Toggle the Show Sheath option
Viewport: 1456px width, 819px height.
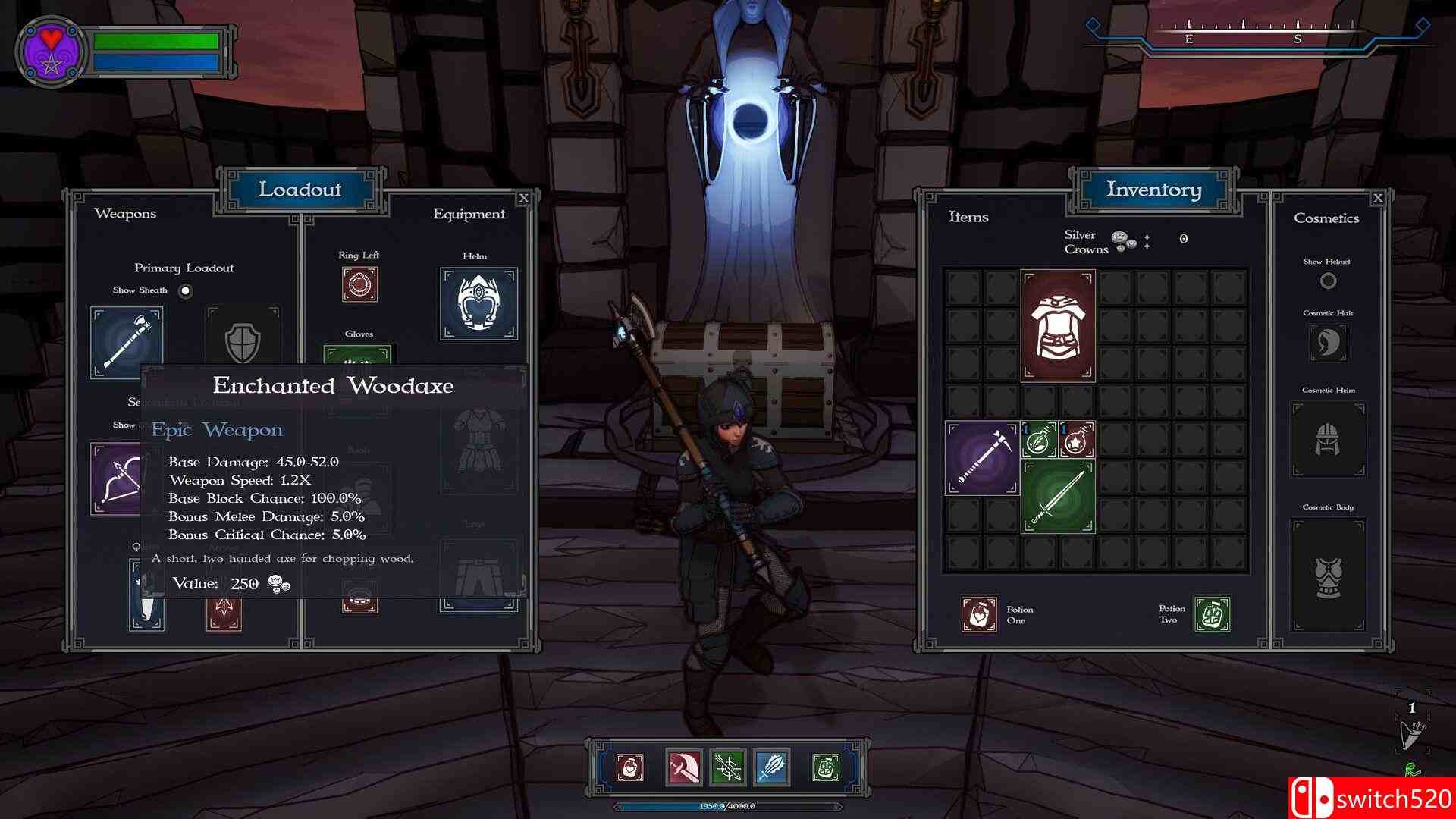point(186,291)
